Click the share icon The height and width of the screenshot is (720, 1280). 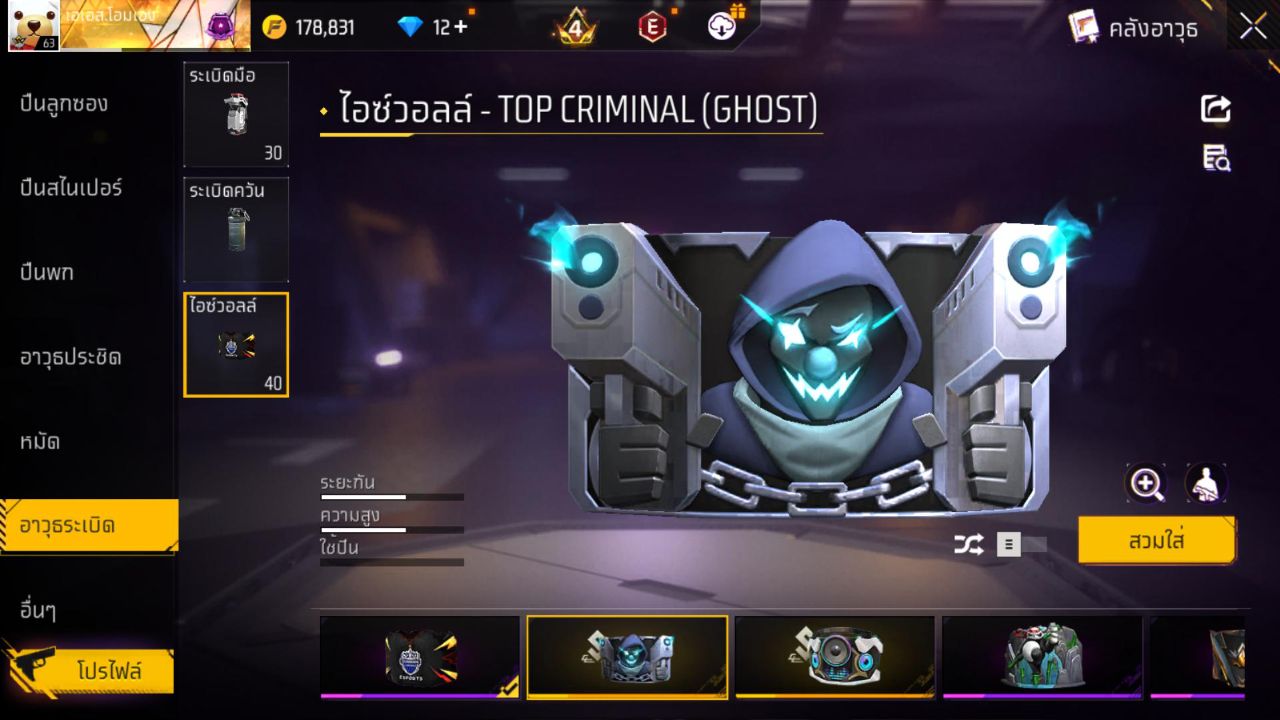pos(1216,108)
